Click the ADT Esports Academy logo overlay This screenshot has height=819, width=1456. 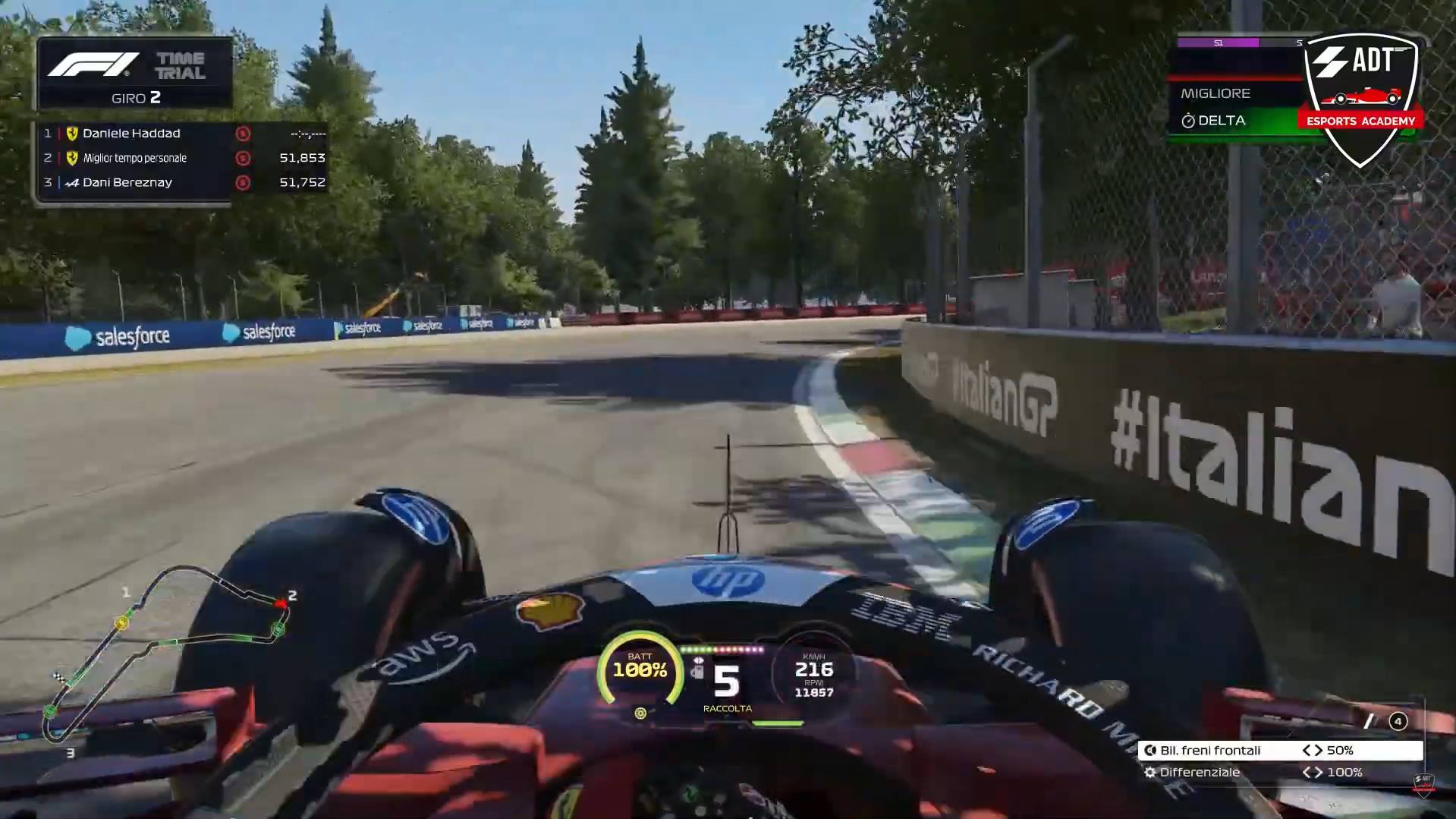[x=1360, y=97]
